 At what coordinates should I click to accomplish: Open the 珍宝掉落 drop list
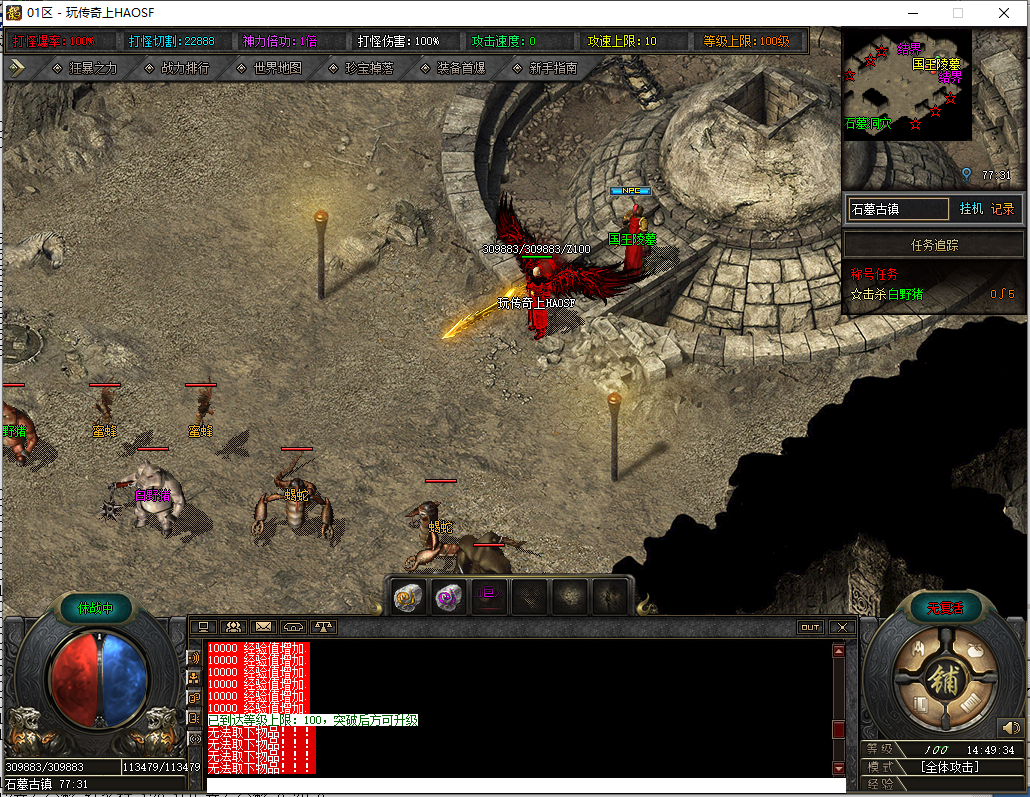pyautogui.click(x=361, y=68)
